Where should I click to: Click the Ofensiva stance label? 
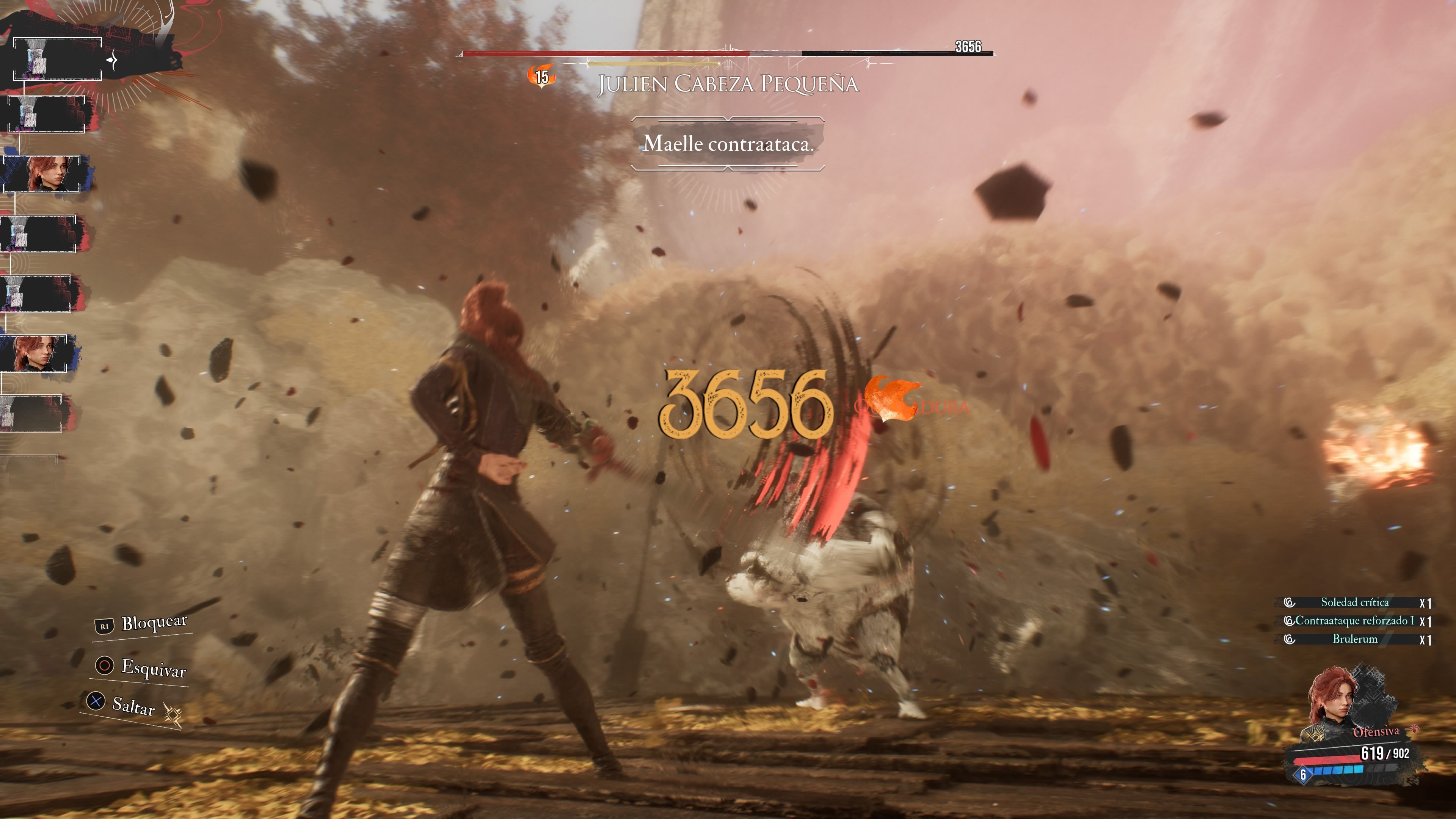click(1376, 732)
